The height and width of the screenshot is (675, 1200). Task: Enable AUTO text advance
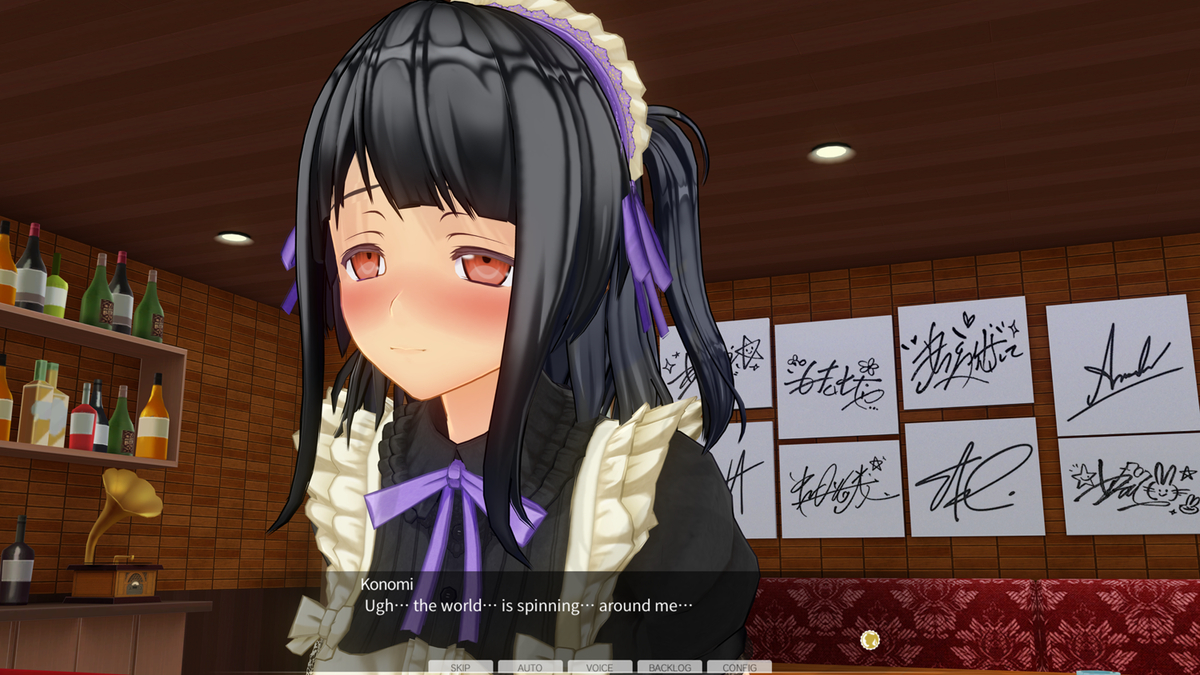(x=530, y=667)
